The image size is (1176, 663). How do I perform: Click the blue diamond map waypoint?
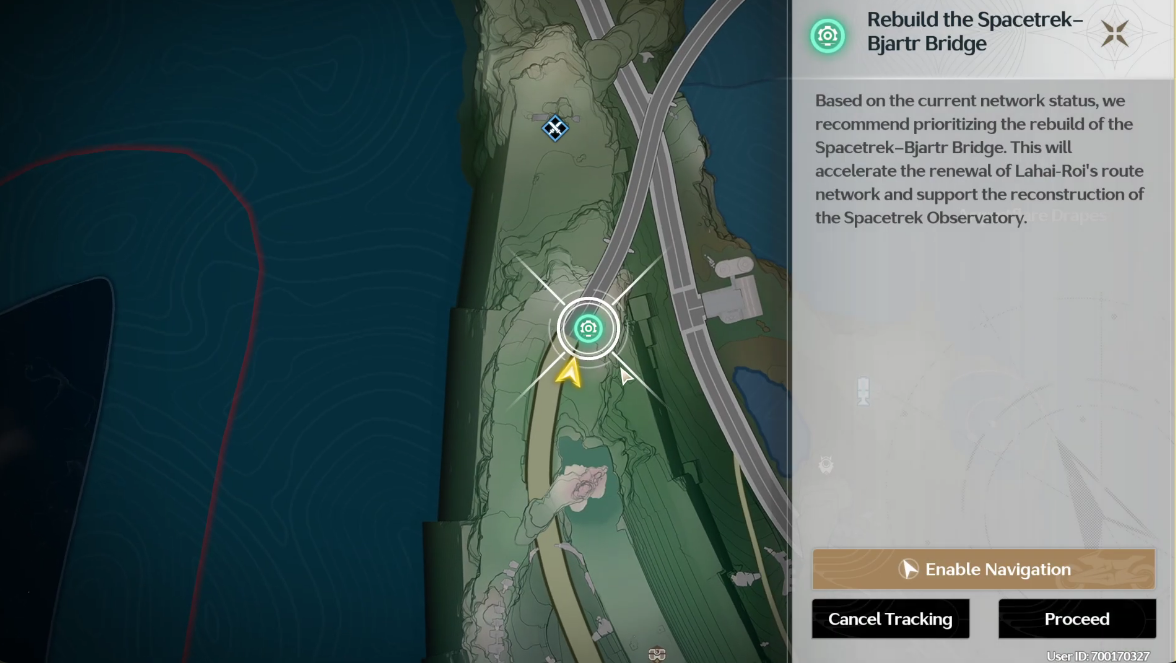point(555,127)
